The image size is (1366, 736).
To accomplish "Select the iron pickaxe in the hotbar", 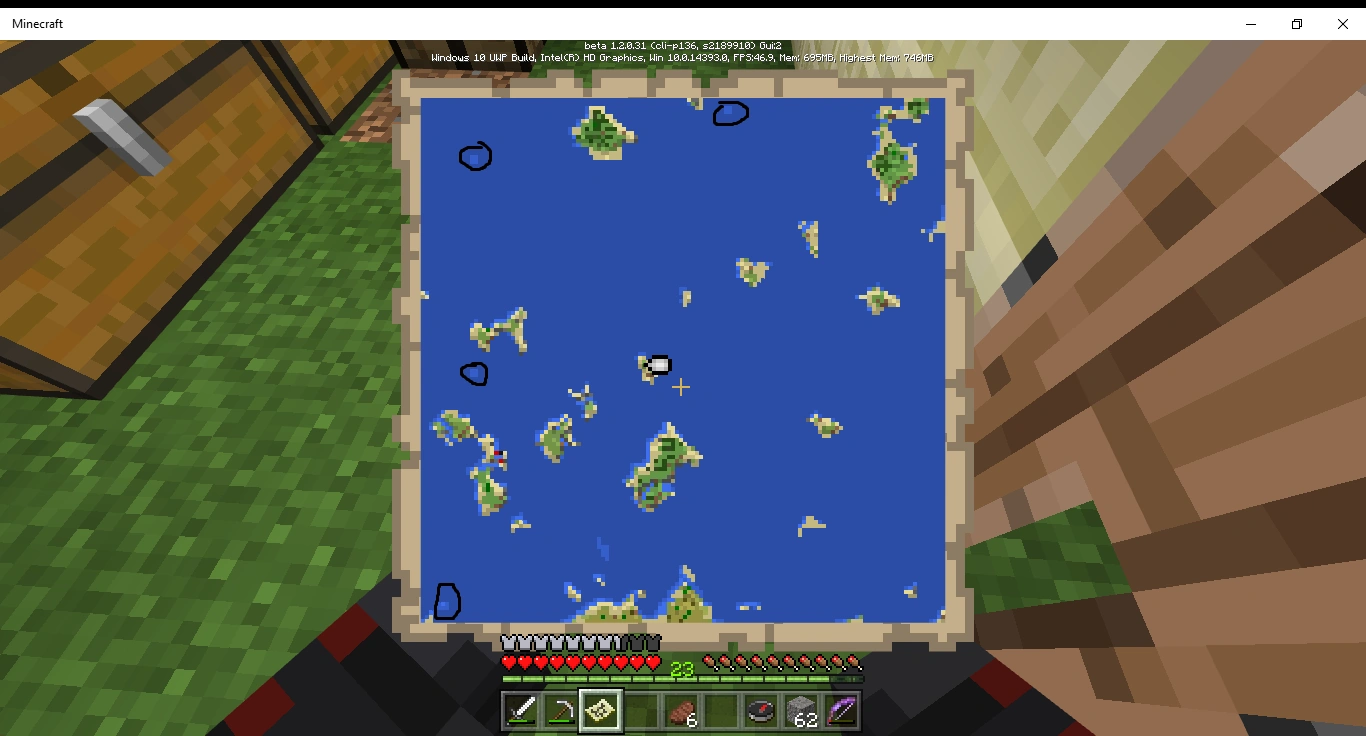I will tap(562, 709).
